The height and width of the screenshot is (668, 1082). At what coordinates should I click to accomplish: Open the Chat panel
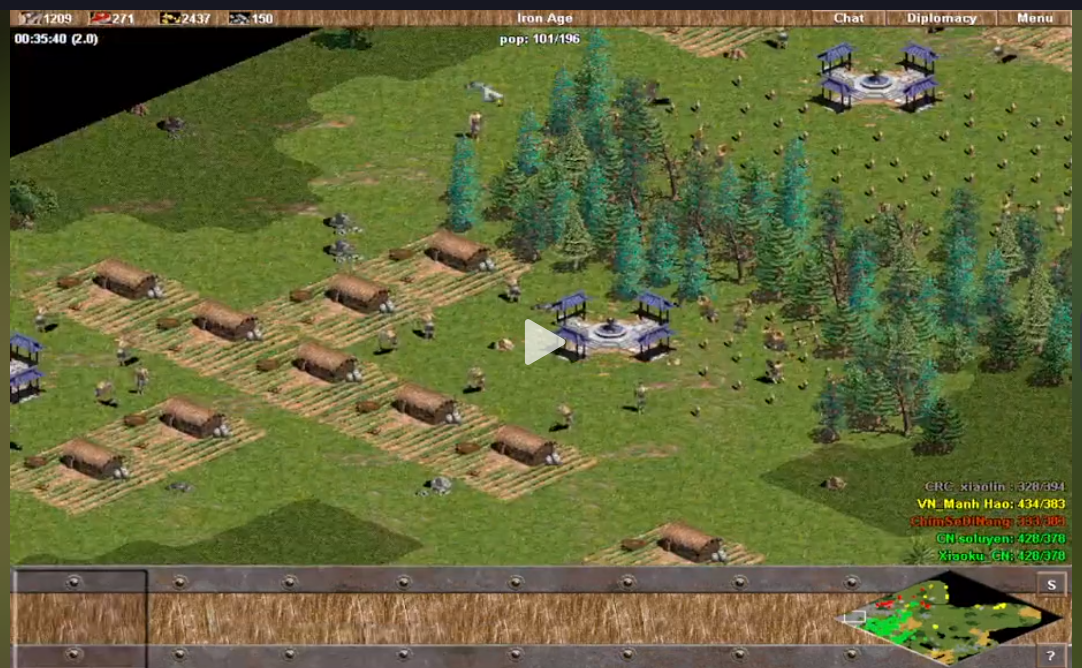coord(848,18)
